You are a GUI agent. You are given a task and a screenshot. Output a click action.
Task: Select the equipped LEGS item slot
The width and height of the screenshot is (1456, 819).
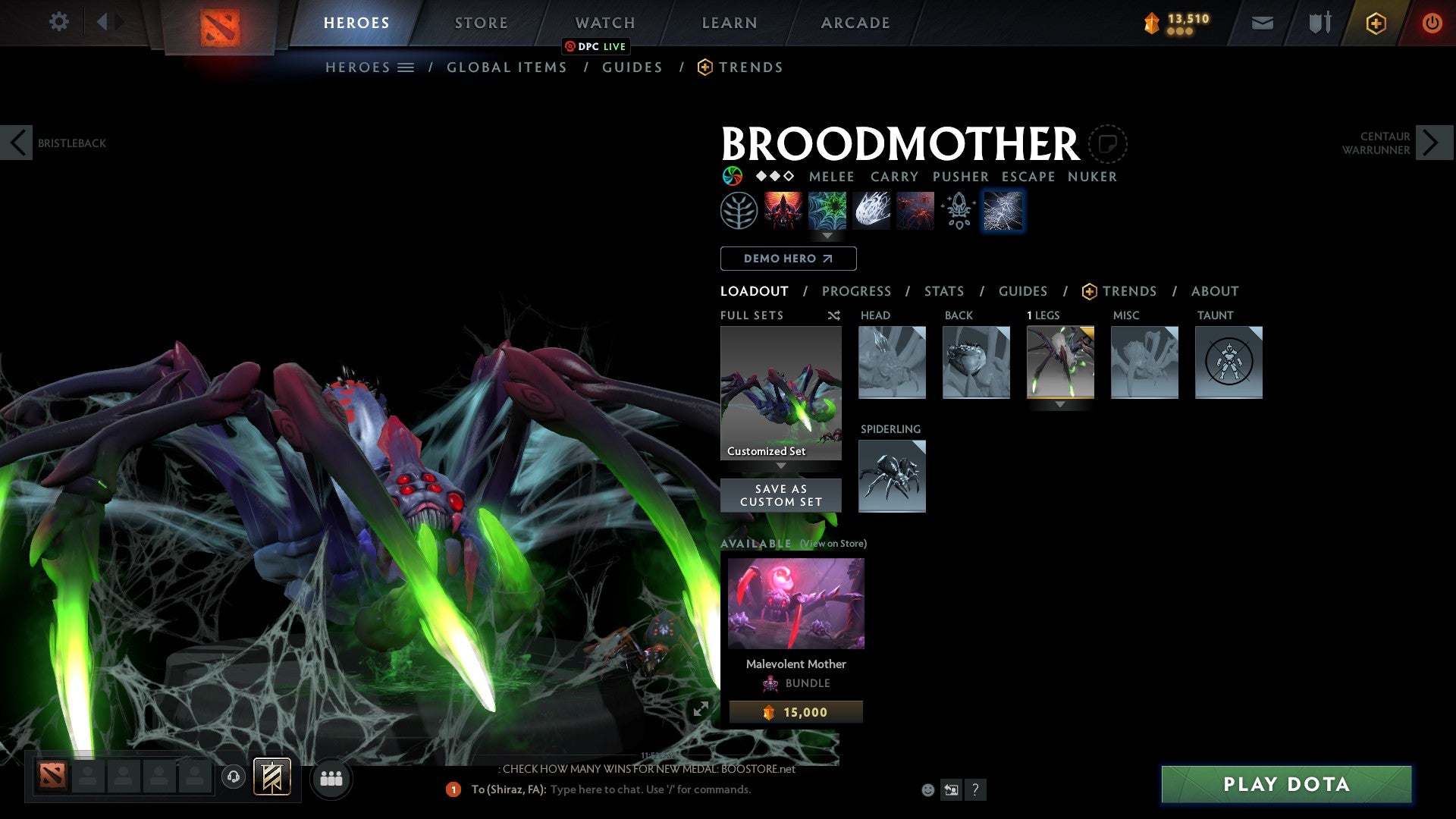coord(1060,362)
